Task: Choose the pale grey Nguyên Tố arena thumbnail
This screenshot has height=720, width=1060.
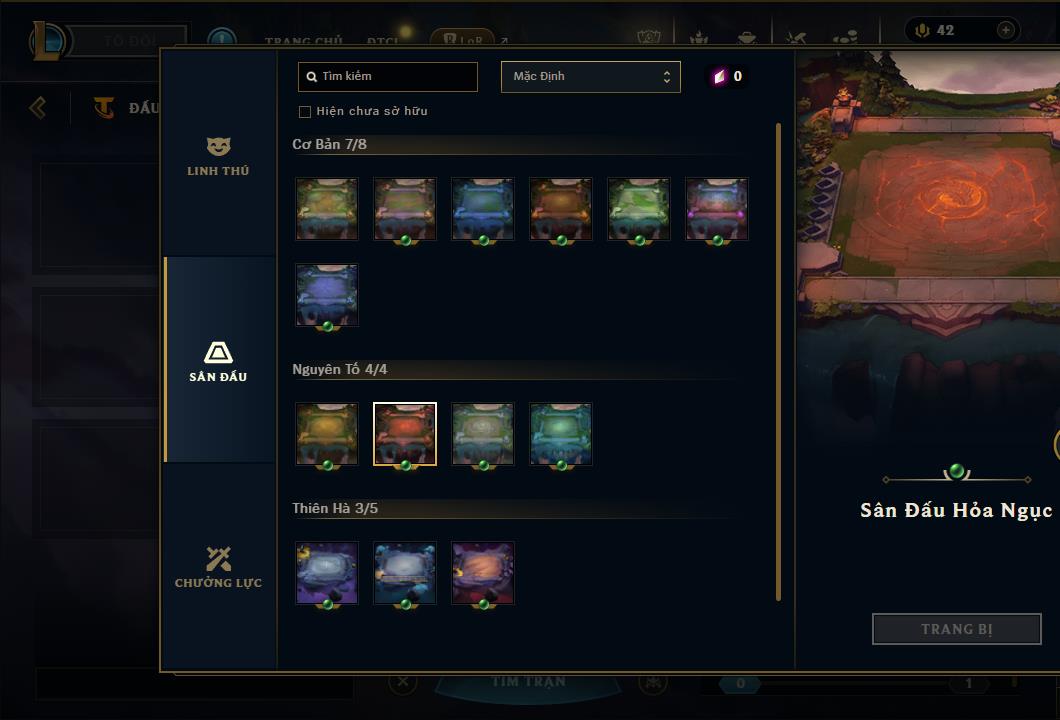Action: coord(483,434)
